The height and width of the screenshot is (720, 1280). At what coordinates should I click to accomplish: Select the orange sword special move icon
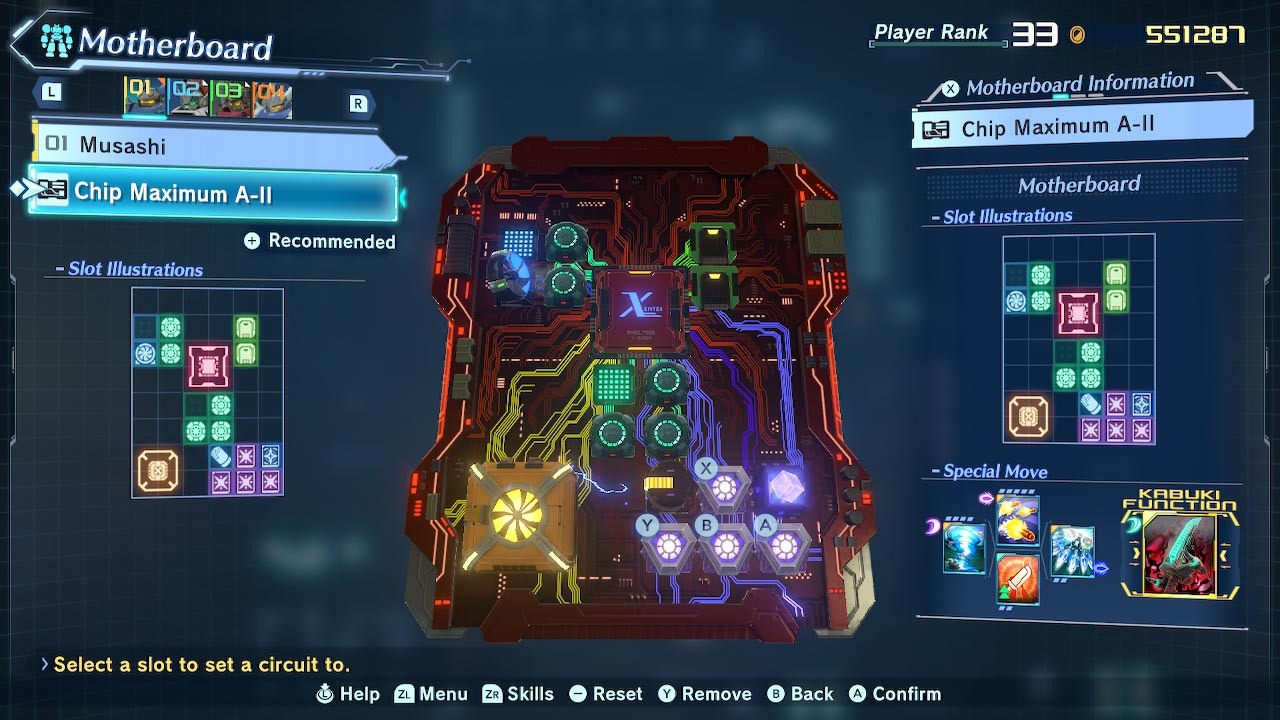(x=1018, y=580)
